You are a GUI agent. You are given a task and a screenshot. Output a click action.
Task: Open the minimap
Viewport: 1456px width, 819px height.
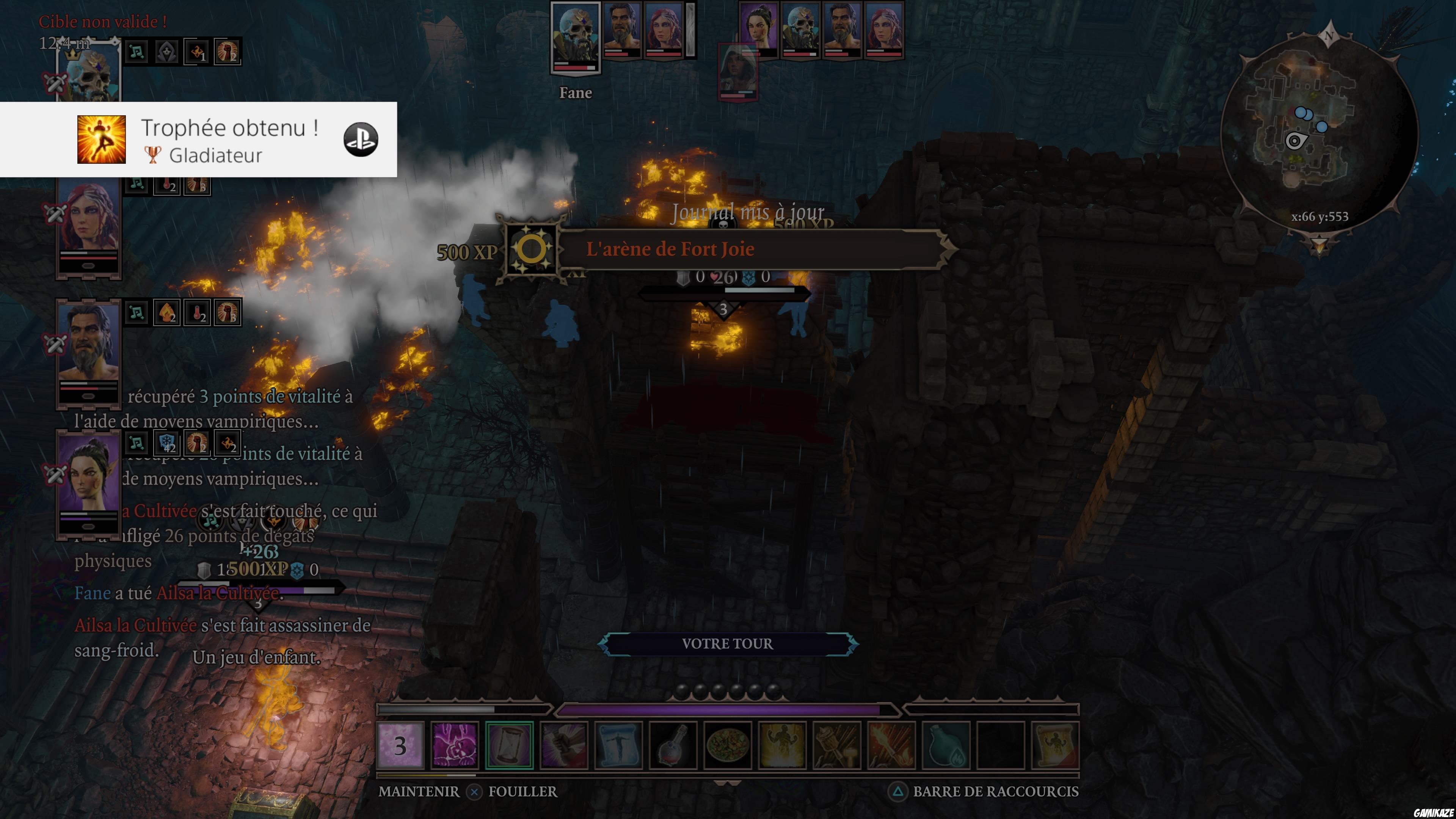click(x=1319, y=133)
